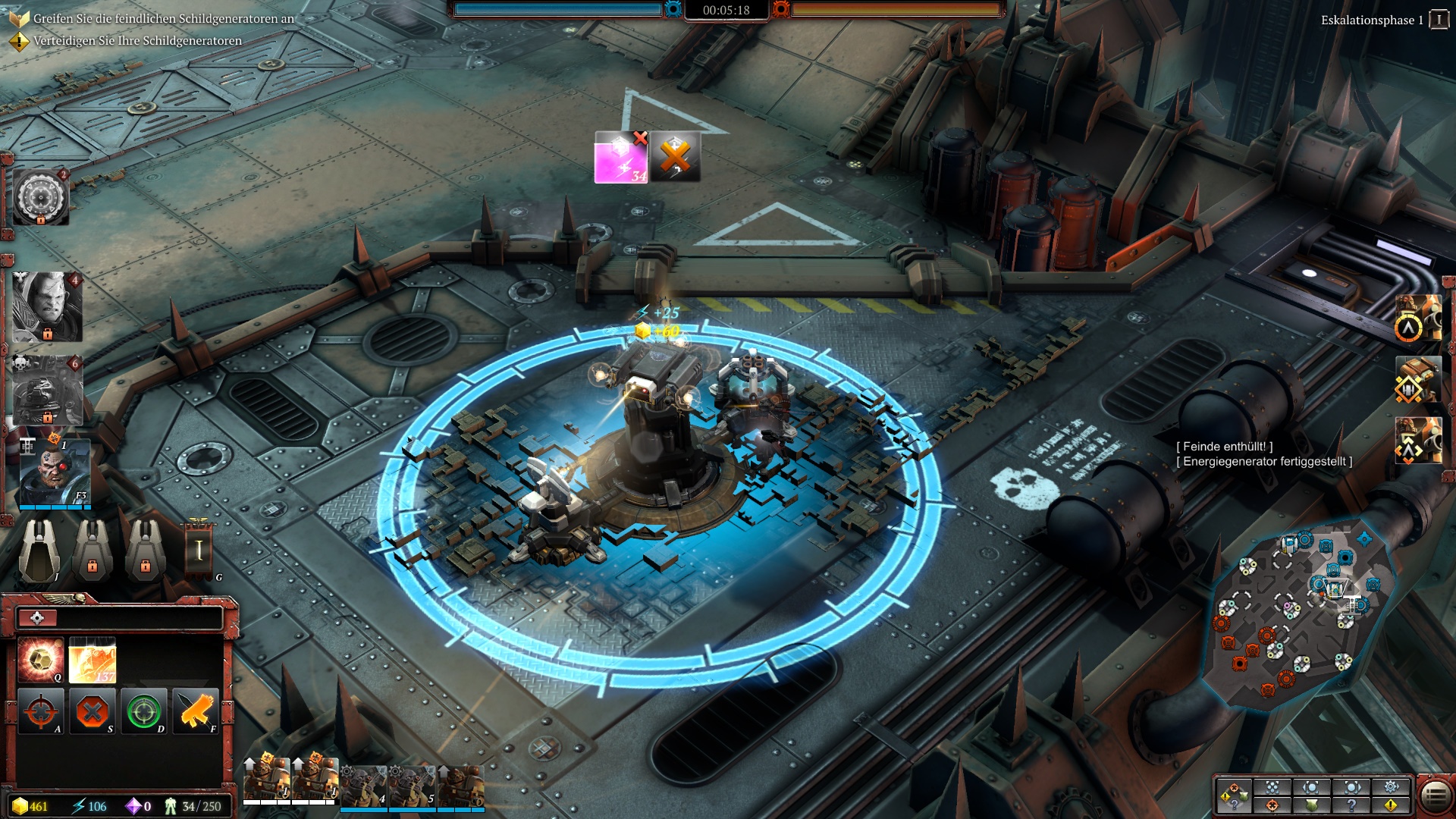
Task: Open the Eskalationsphase I indicator
Action: (x=1438, y=20)
